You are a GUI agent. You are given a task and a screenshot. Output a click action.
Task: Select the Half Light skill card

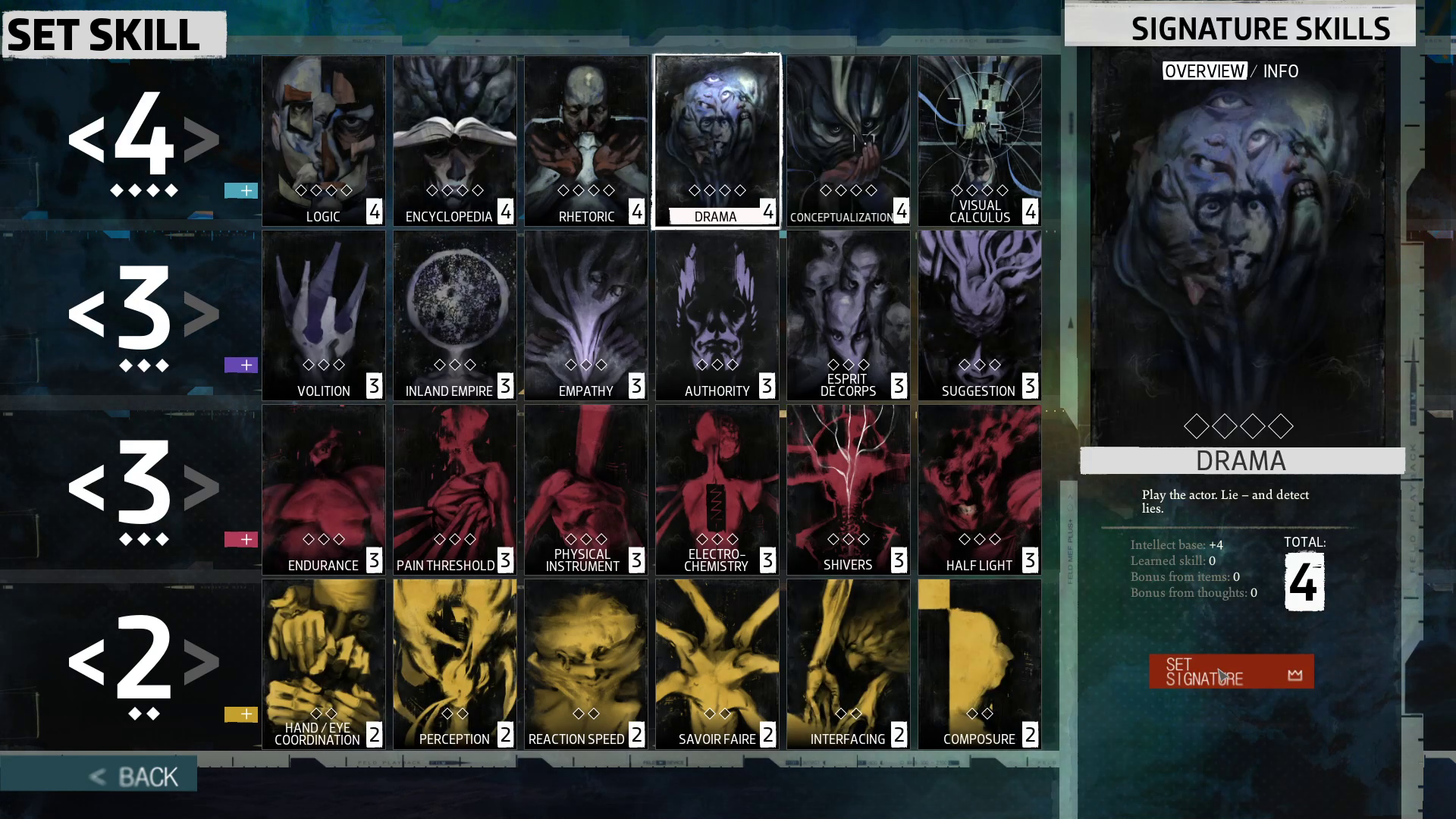tap(979, 490)
